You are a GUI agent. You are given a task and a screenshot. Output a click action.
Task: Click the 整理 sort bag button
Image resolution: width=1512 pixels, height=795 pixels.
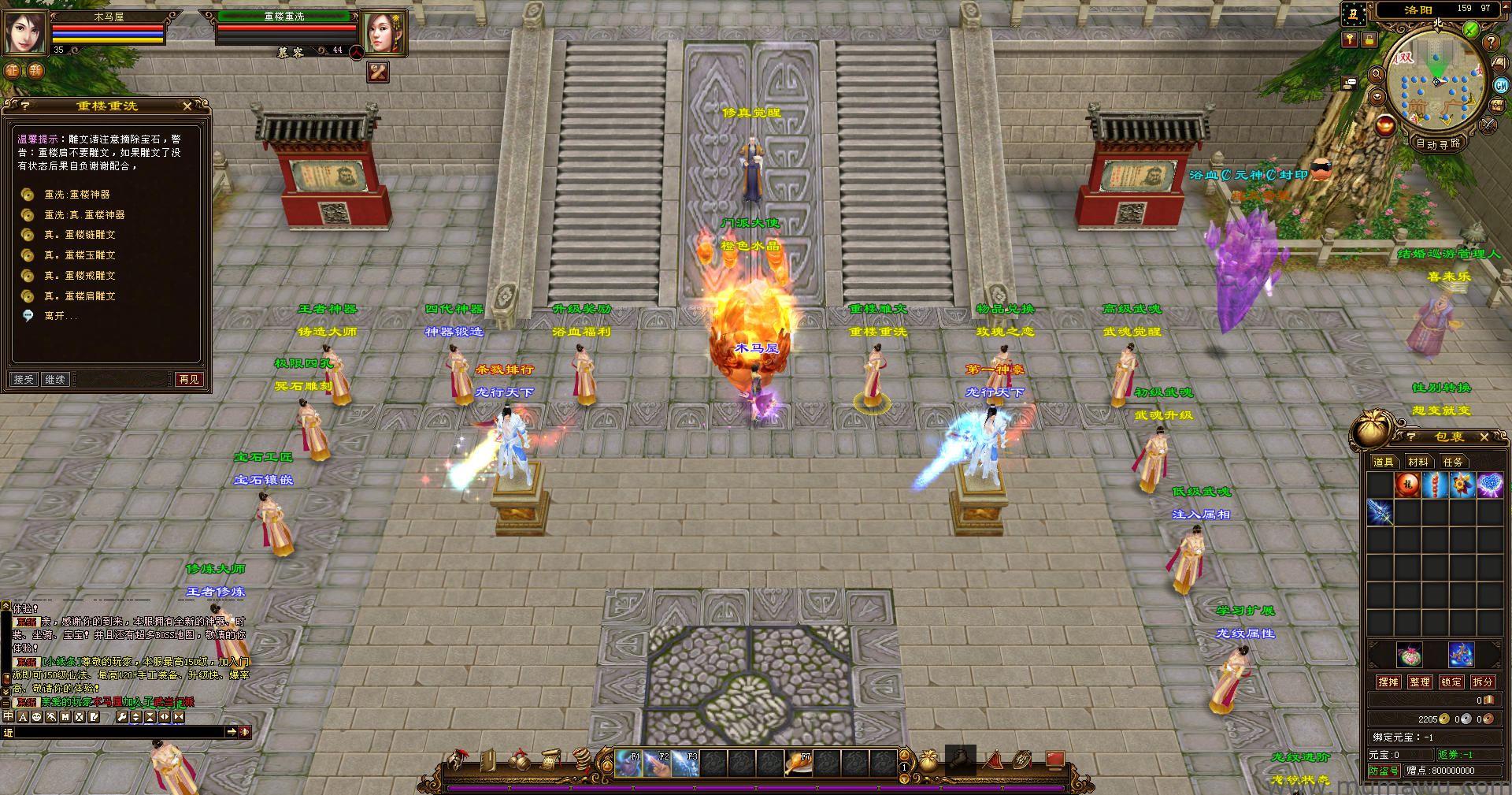point(1420,682)
